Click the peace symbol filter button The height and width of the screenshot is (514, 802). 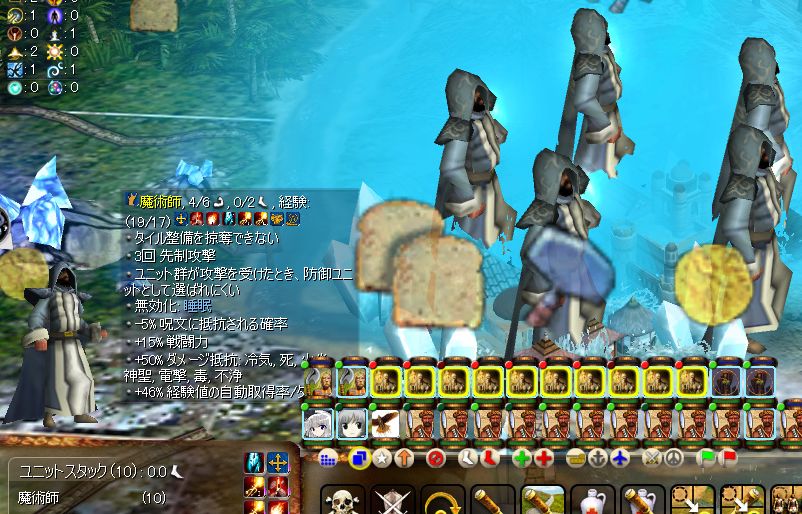(x=673, y=459)
